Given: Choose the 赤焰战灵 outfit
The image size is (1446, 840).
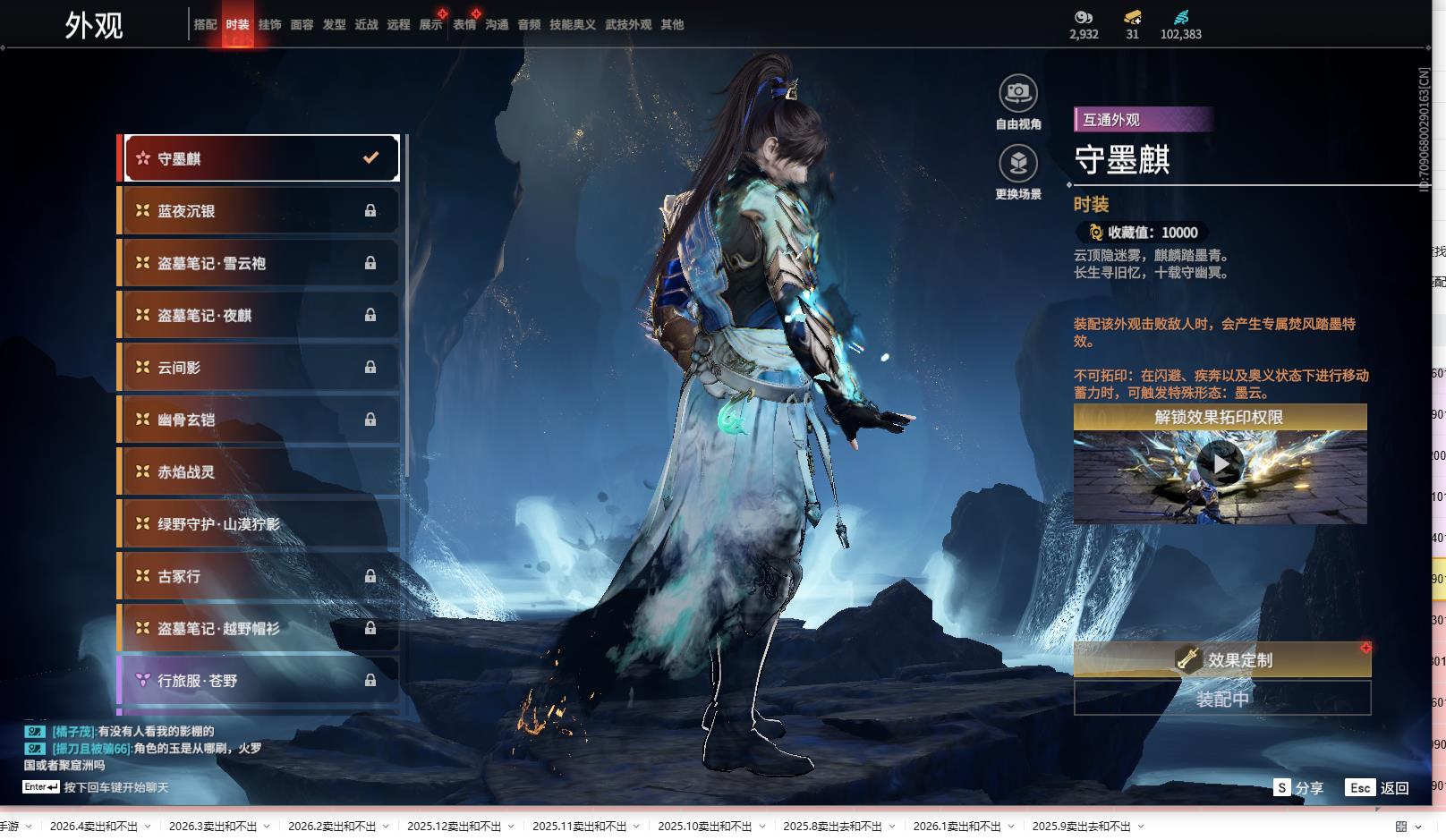Looking at the screenshot, I should click(259, 471).
